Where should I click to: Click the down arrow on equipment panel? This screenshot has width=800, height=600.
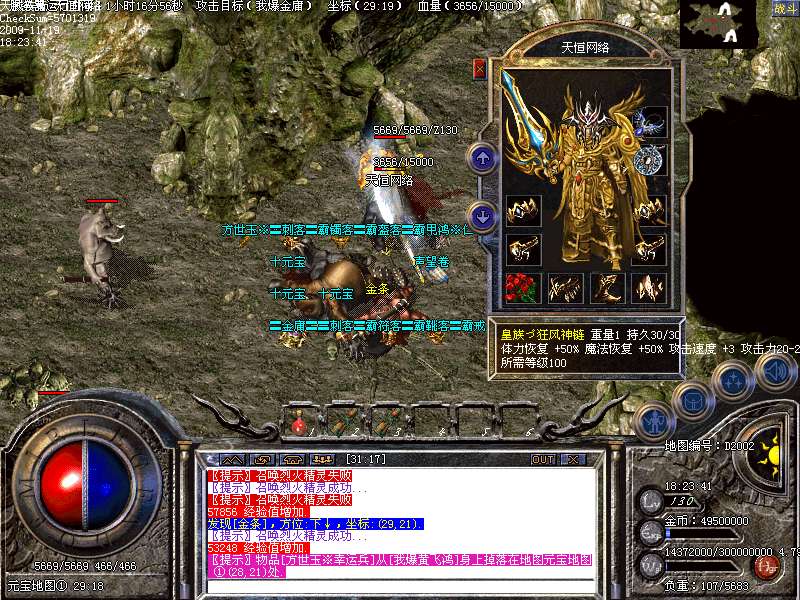483,215
